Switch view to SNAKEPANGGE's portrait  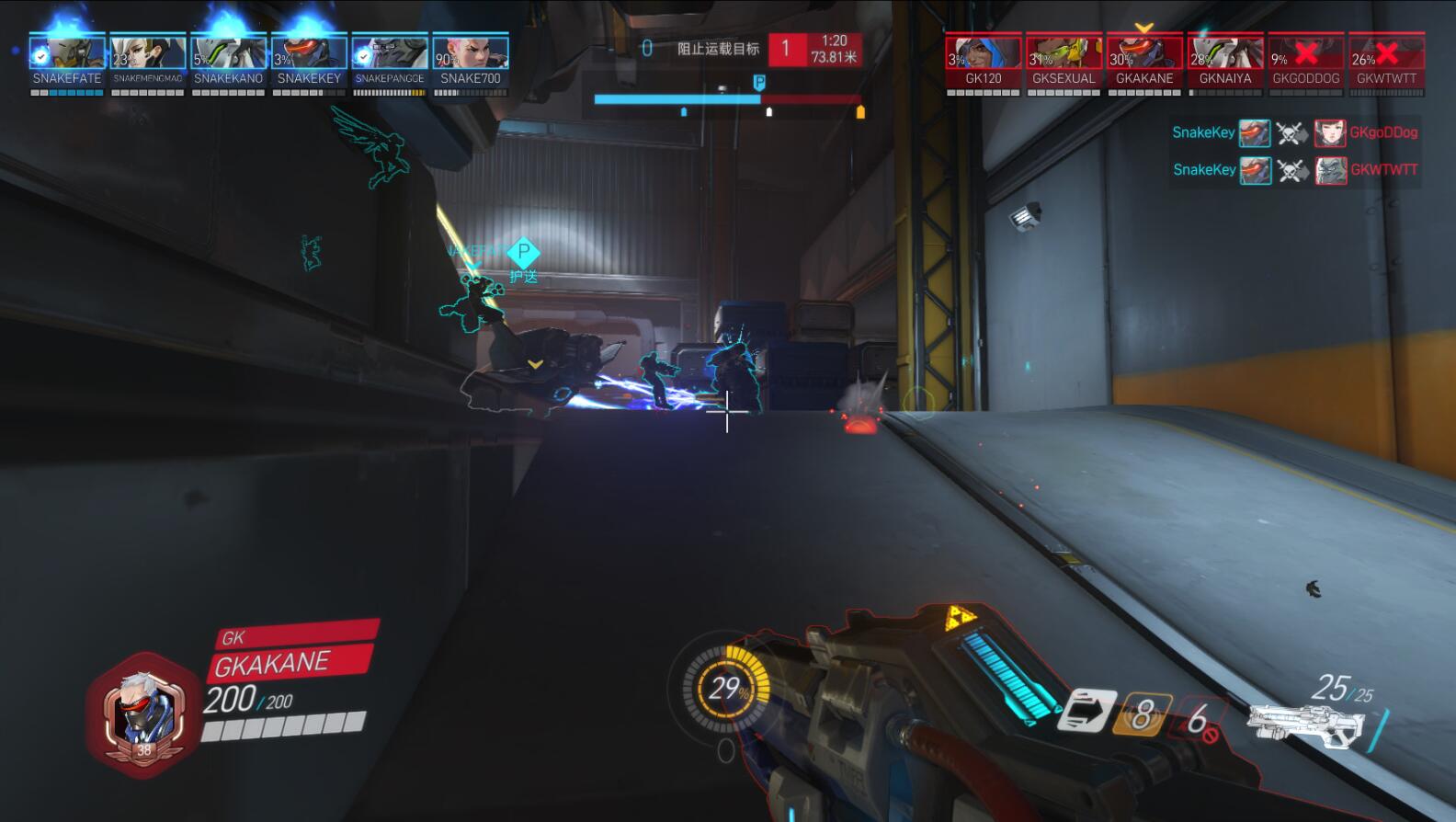(390, 53)
